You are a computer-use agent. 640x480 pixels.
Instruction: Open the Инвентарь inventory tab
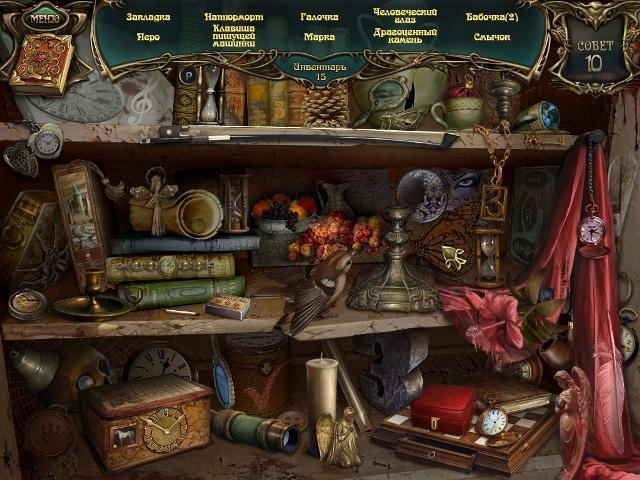click(x=320, y=70)
